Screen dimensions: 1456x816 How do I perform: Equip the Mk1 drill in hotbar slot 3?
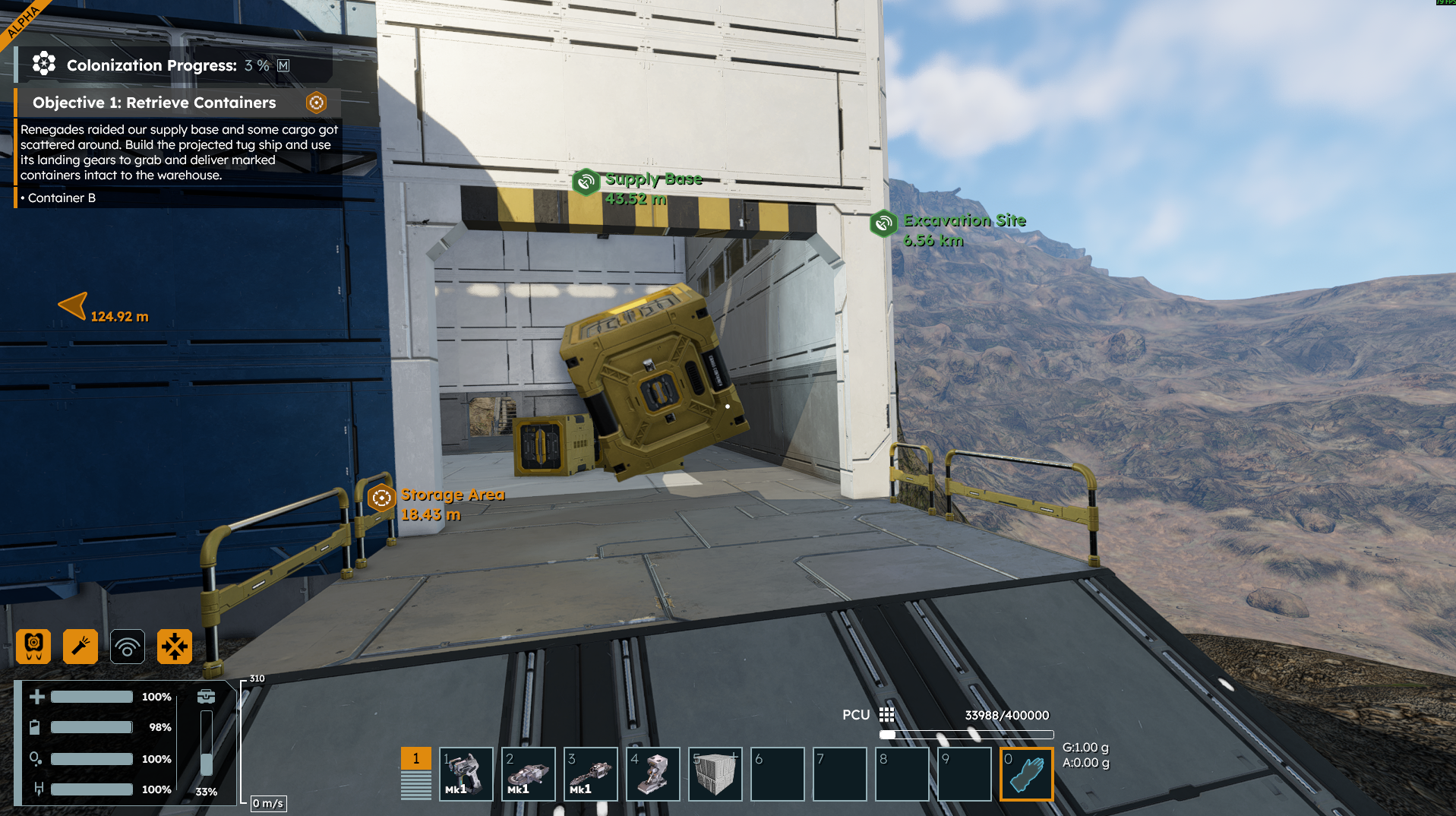[x=591, y=773]
